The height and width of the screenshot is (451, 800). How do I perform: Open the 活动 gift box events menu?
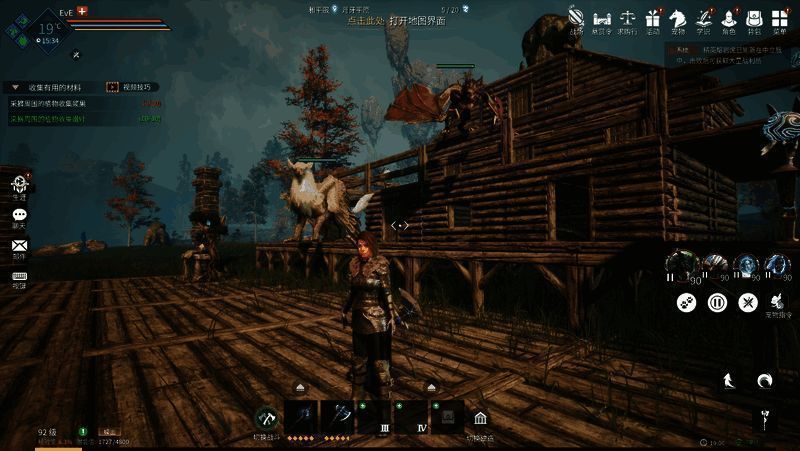[x=653, y=18]
